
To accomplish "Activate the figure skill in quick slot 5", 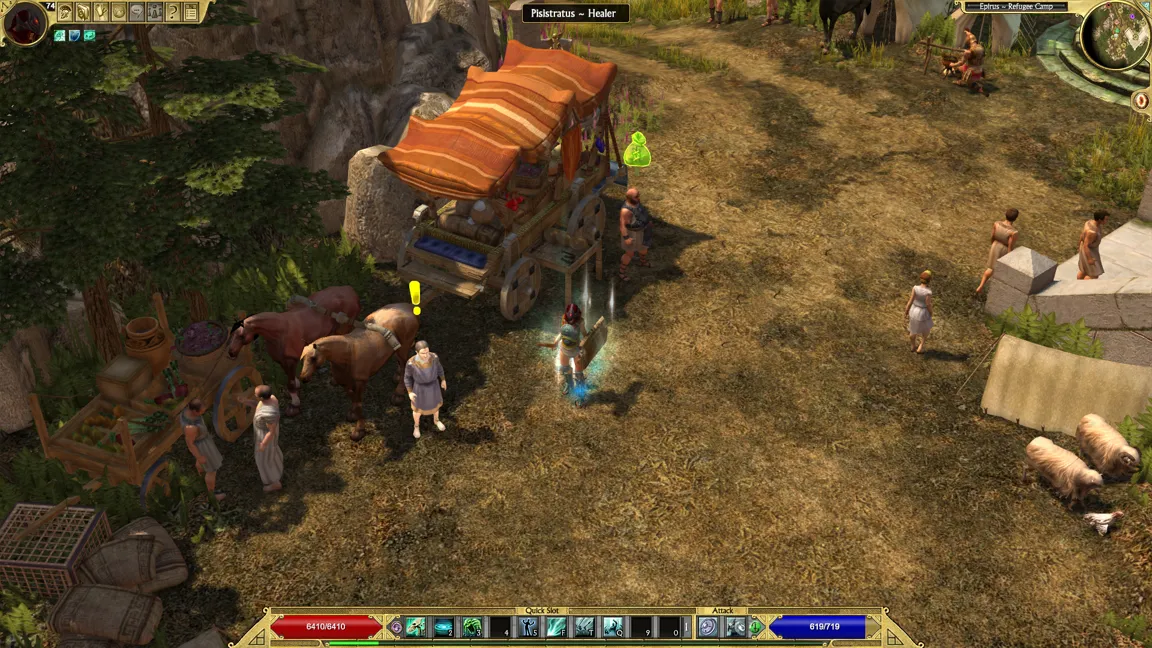I will point(529,627).
